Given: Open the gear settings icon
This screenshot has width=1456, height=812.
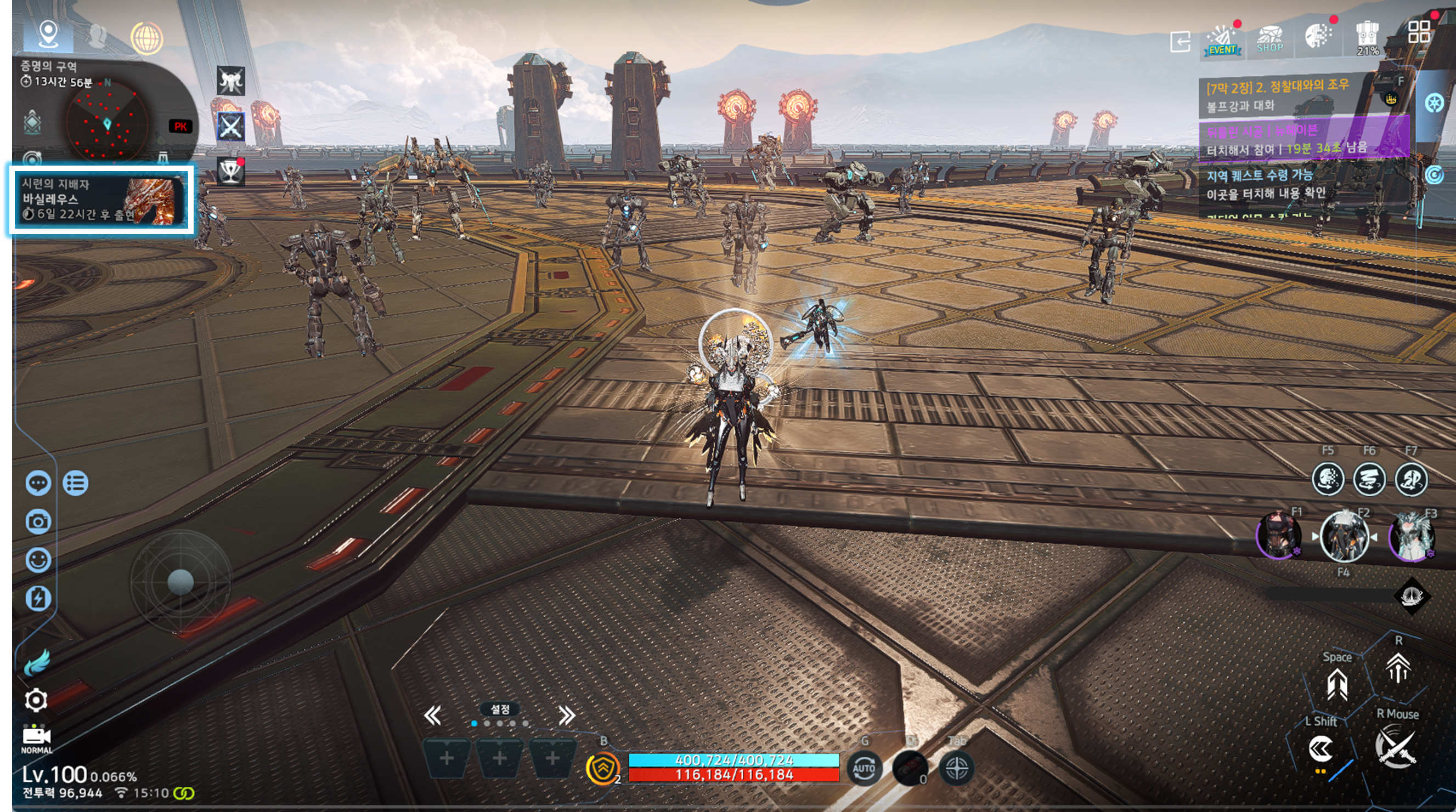Looking at the screenshot, I should pos(36,700).
